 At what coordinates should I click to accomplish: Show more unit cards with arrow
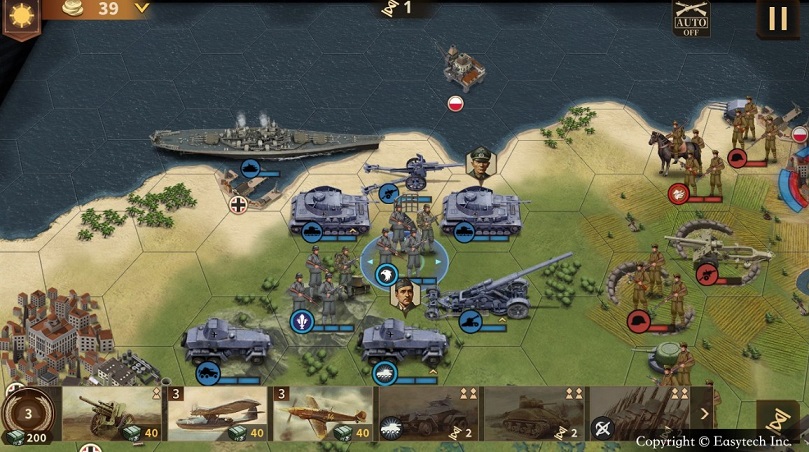click(x=704, y=413)
